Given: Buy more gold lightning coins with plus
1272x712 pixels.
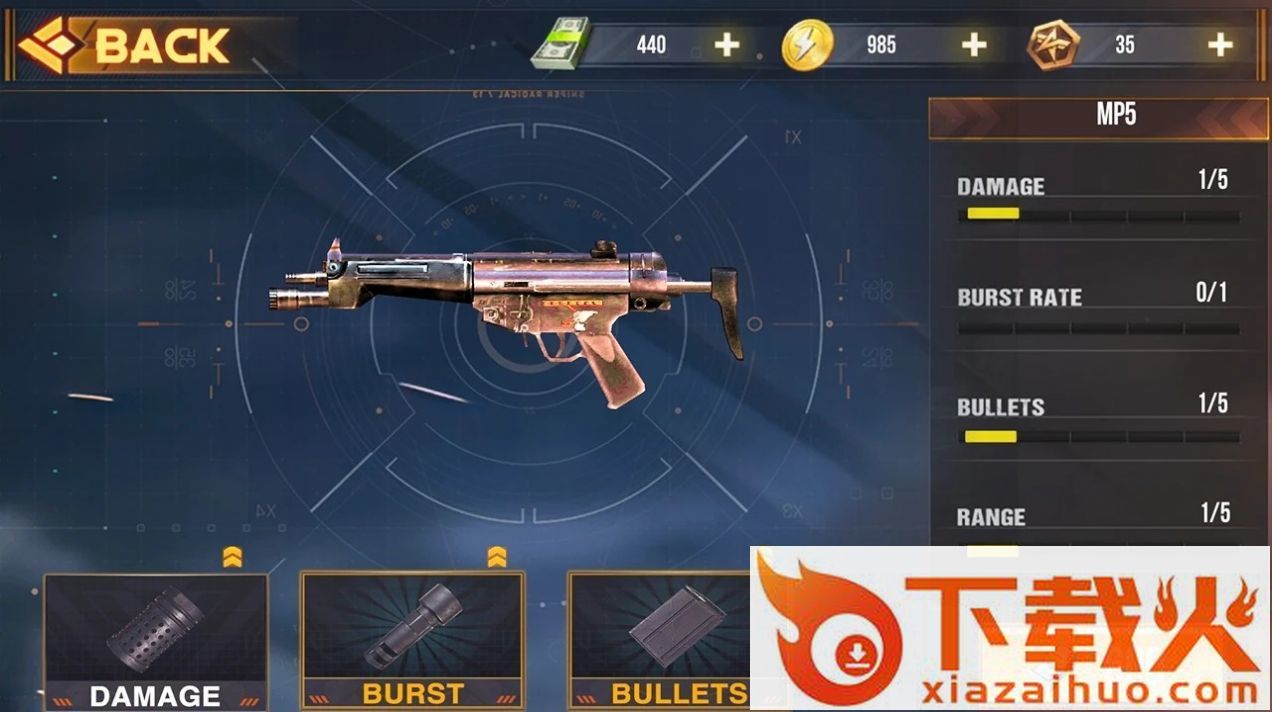Looking at the screenshot, I should (x=973, y=45).
